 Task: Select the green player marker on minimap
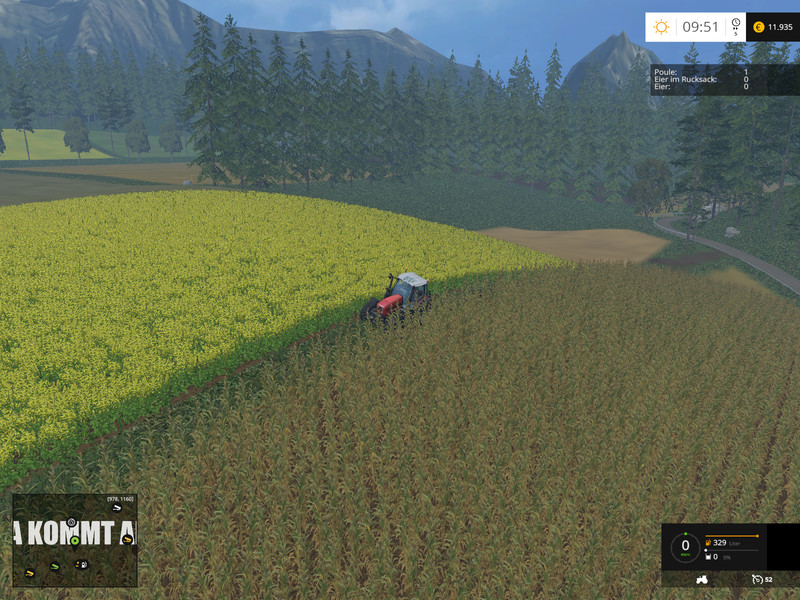click(74, 541)
